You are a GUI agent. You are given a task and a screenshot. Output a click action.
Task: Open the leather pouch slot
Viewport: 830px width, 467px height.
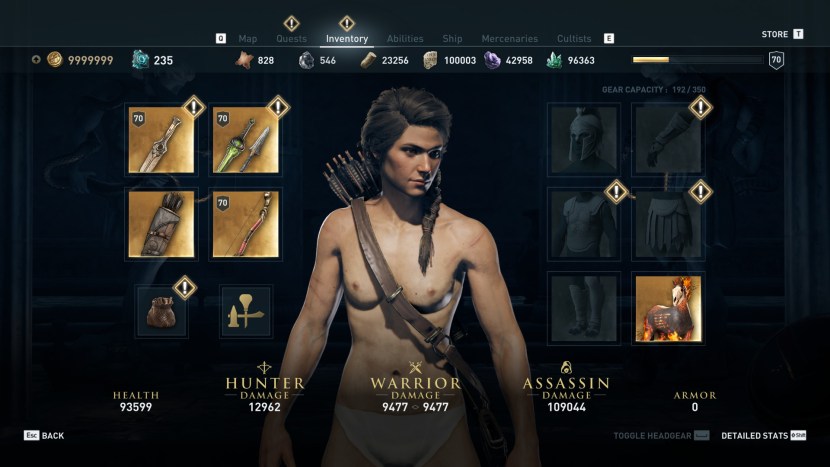pyautogui.click(x=161, y=311)
